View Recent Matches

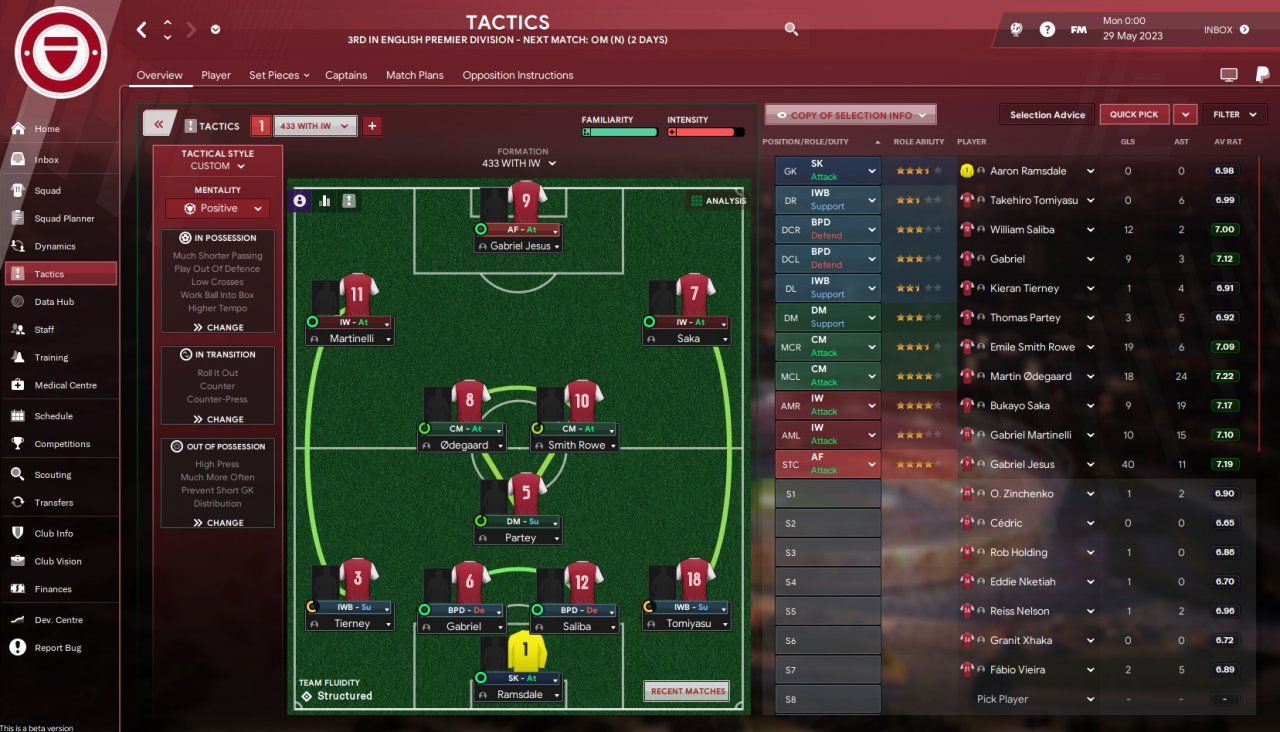point(686,691)
